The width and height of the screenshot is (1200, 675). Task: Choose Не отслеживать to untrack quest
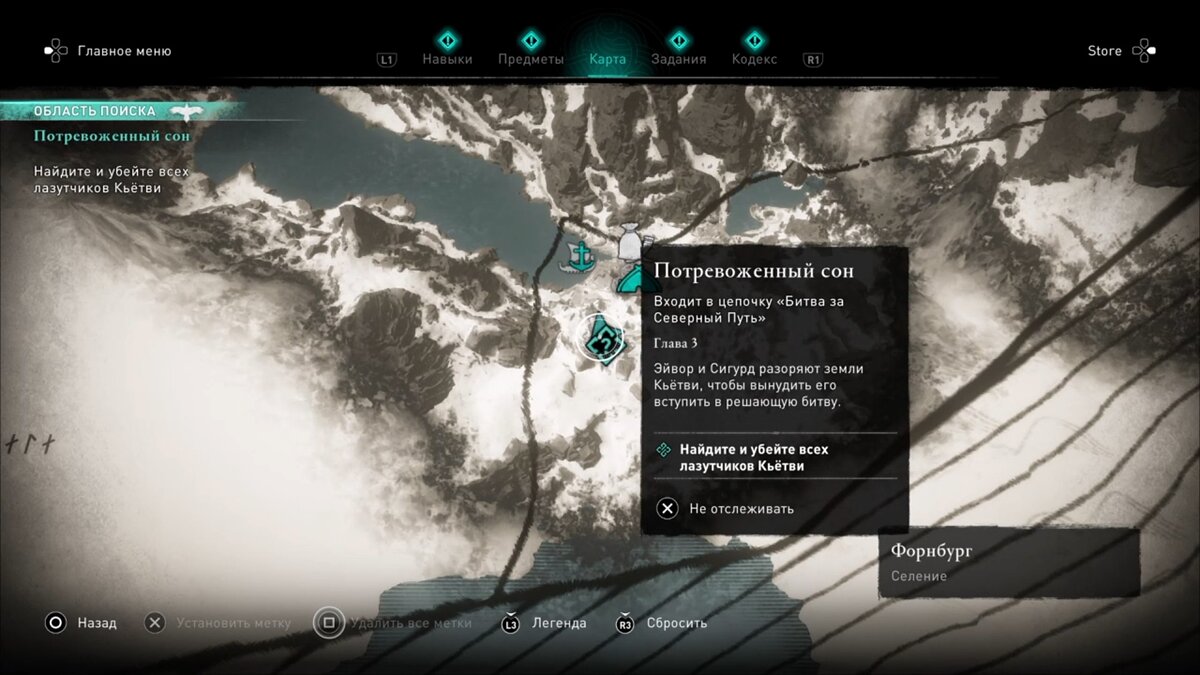(741, 509)
